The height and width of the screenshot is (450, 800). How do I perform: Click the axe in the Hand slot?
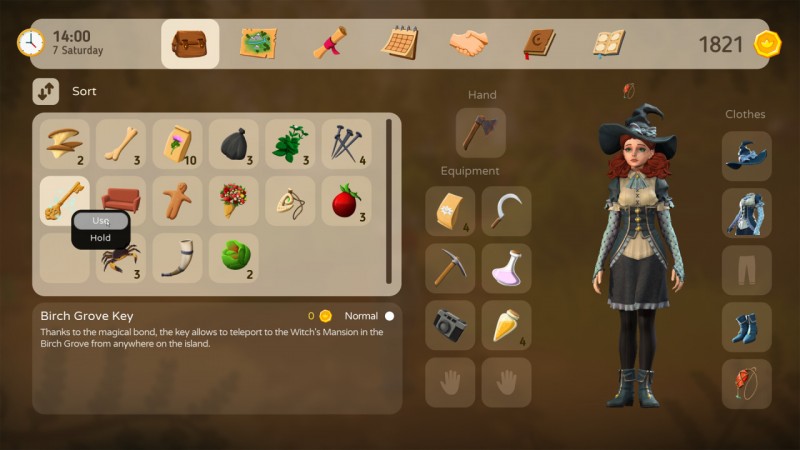[x=481, y=132]
